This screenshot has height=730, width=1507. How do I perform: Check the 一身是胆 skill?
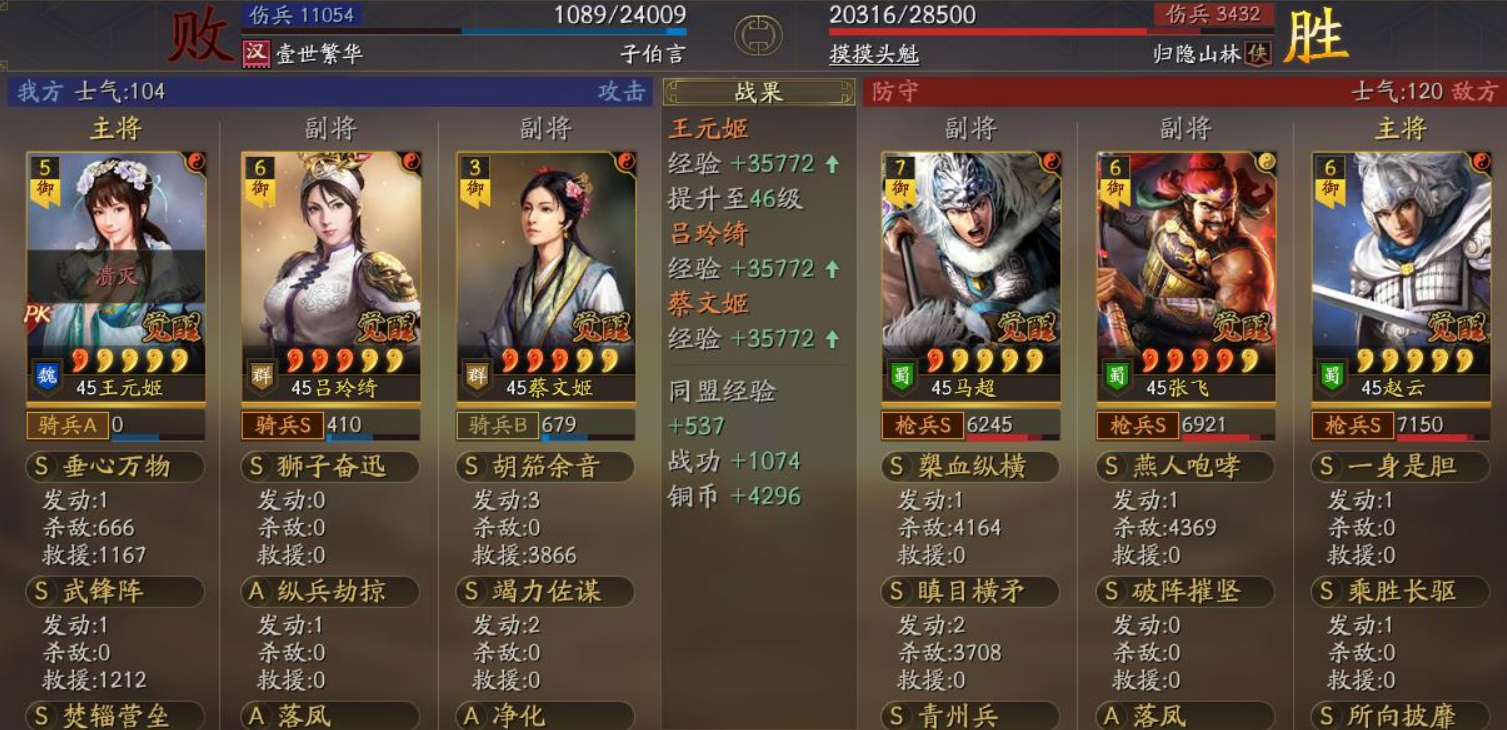pyautogui.click(x=1400, y=467)
